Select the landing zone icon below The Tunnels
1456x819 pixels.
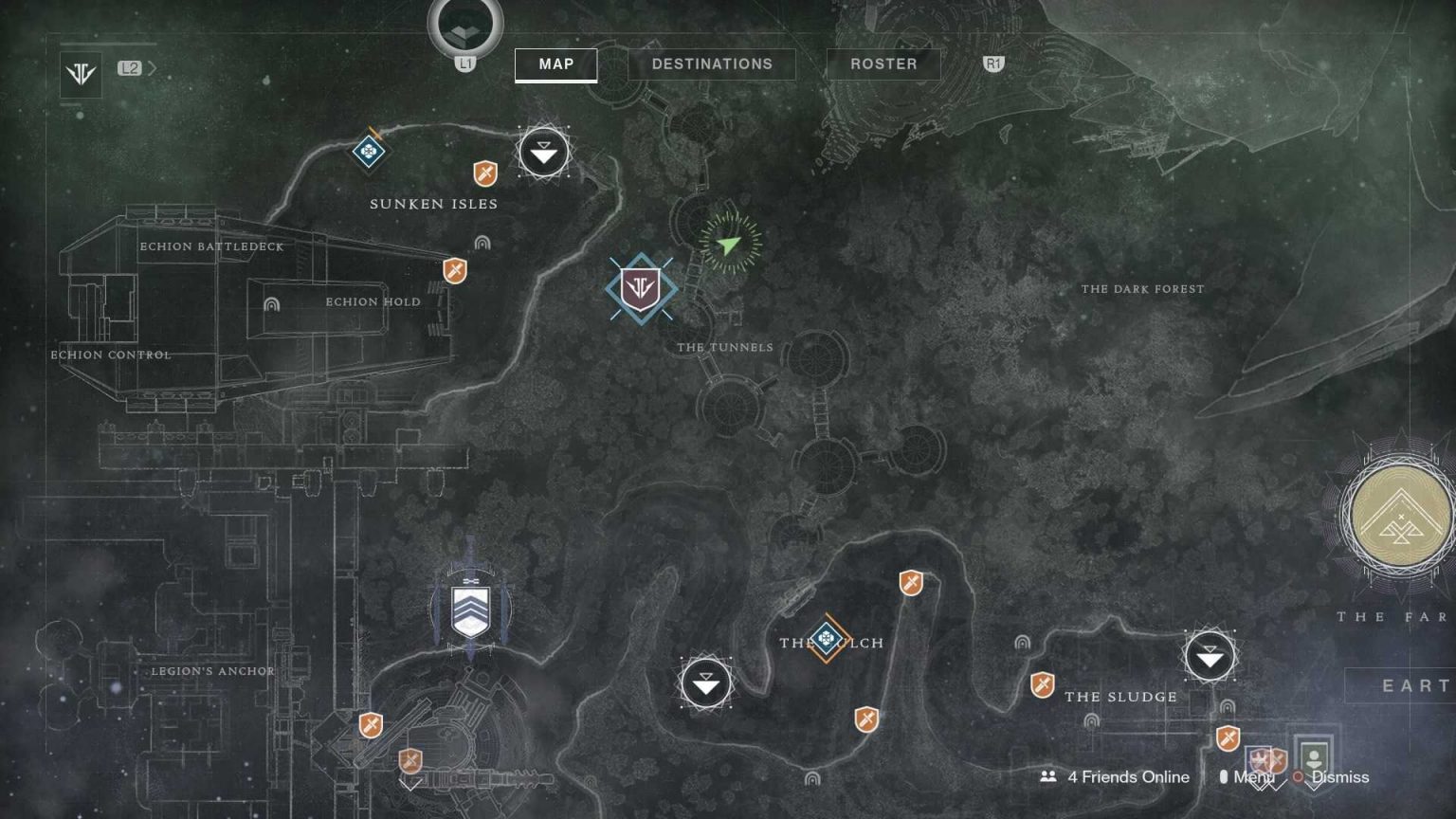coord(705,682)
